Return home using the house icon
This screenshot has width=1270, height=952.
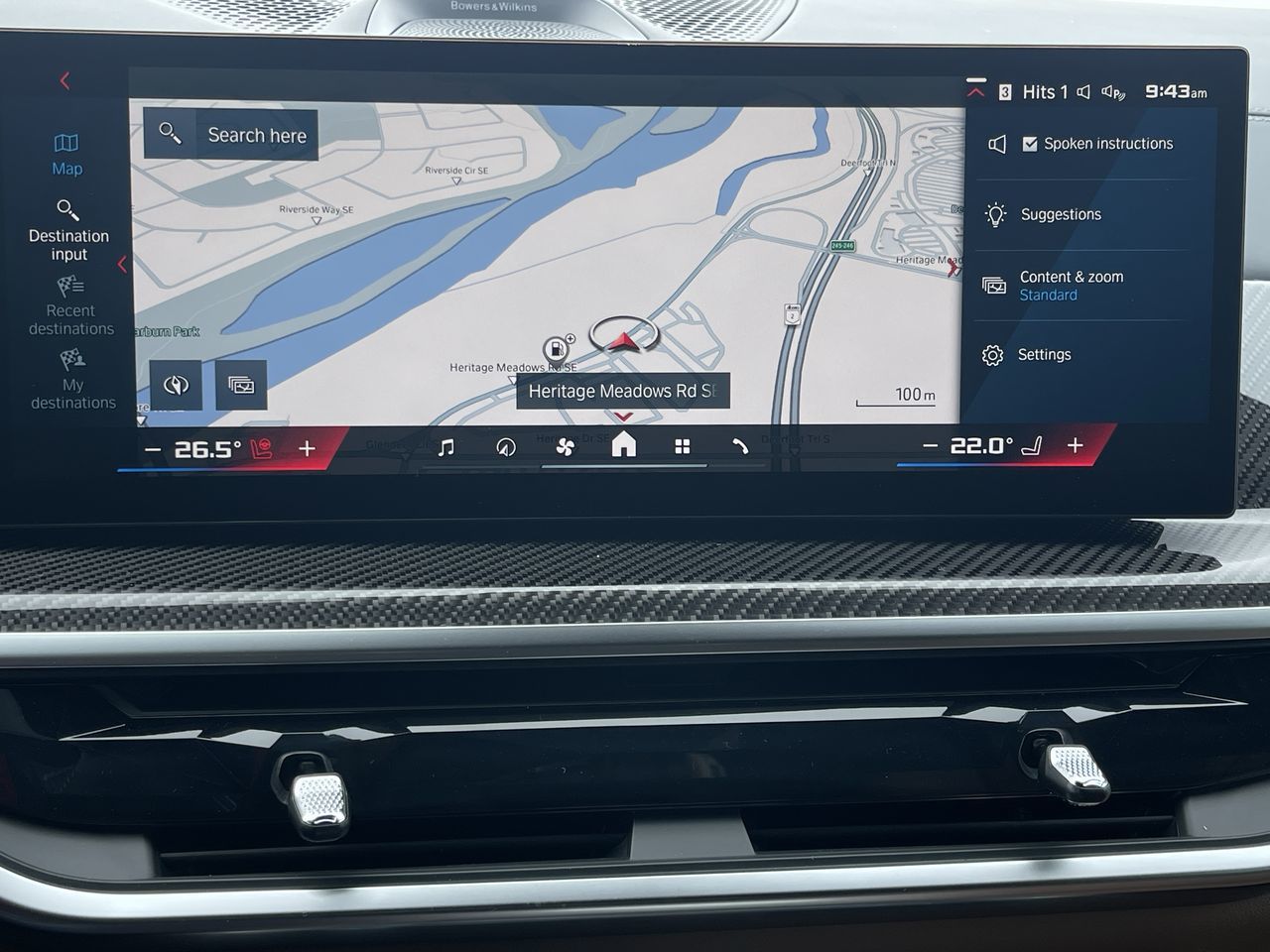tap(623, 445)
